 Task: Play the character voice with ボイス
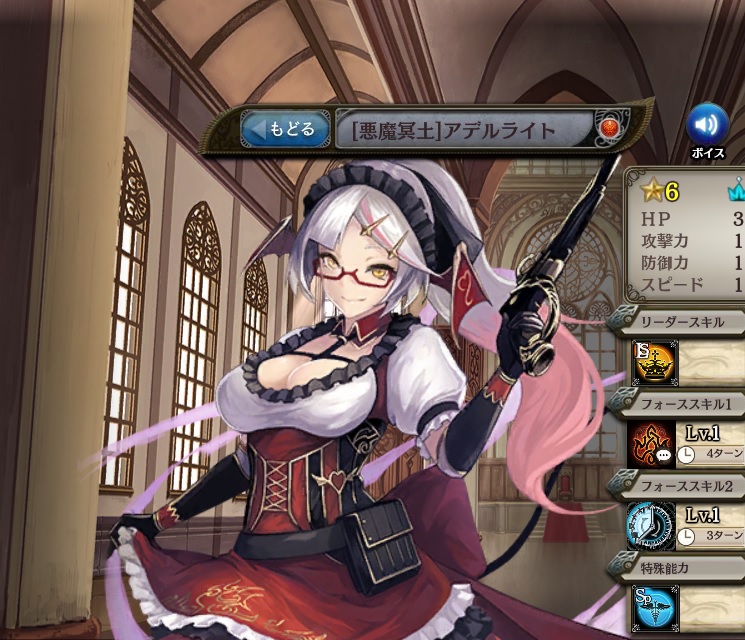tap(708, 125)
